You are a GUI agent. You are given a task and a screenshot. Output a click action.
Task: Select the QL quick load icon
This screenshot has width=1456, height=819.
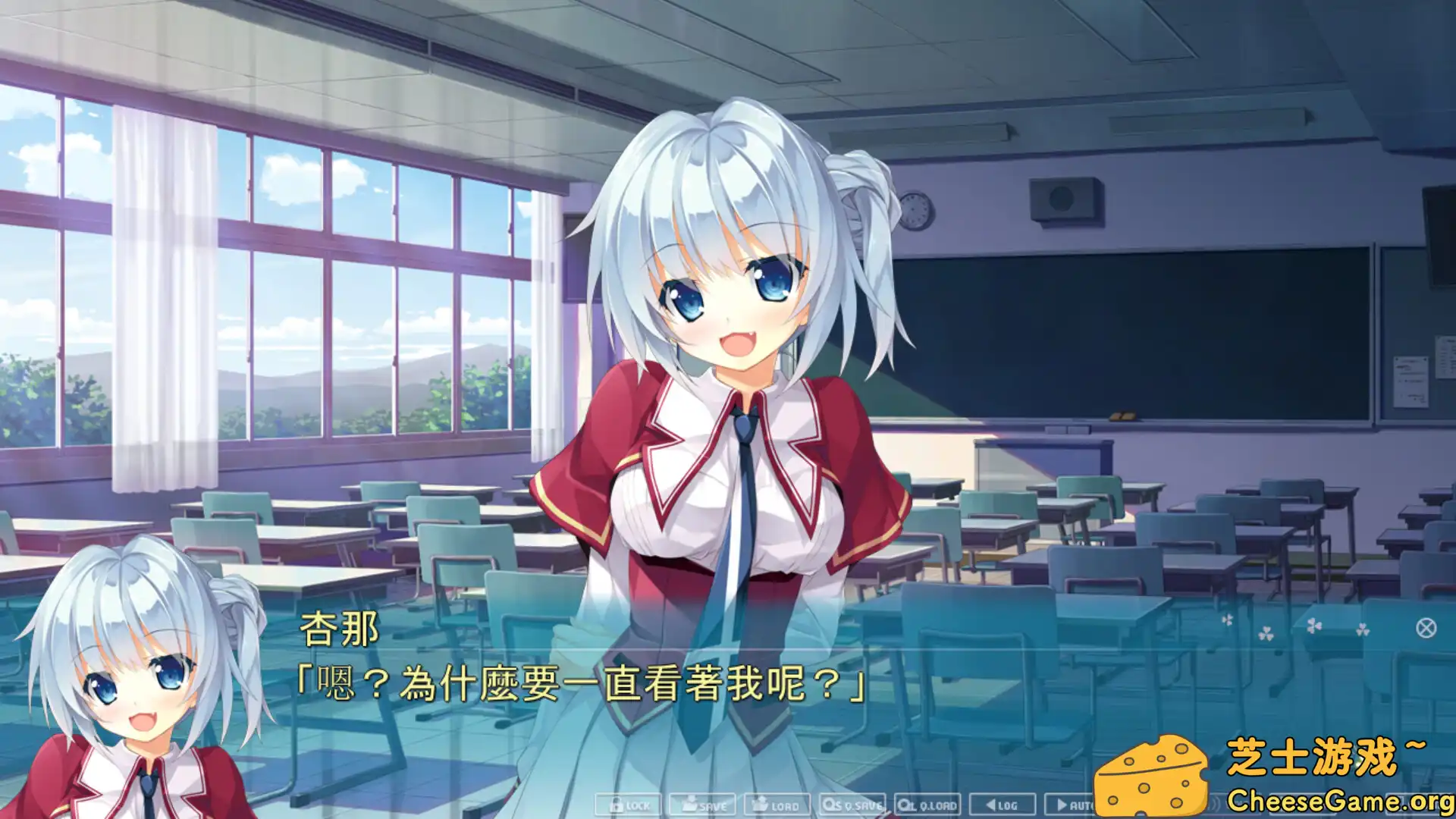[903, 806]
